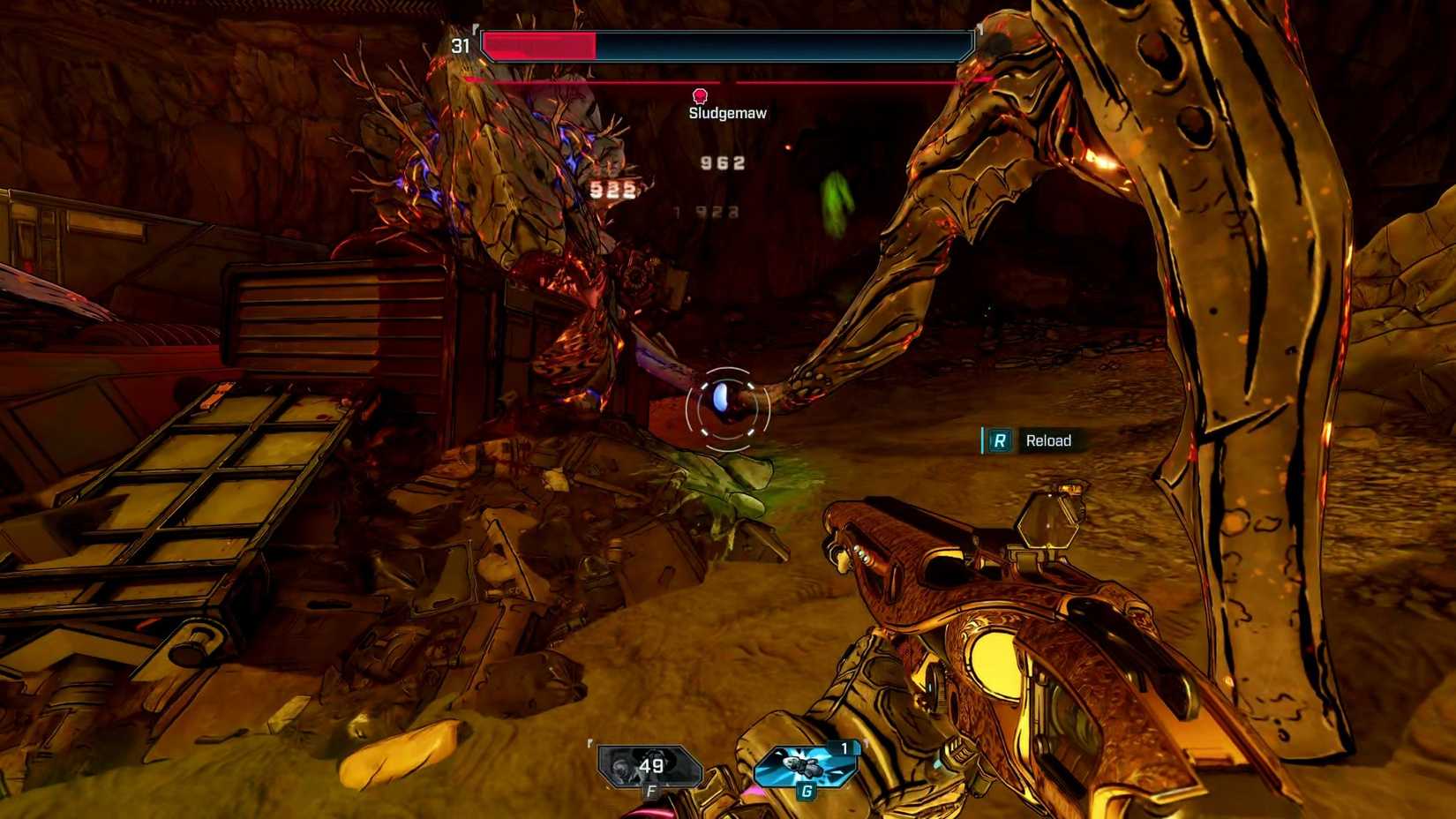
Task: Click the 522 critical damage popup
Action: coord(612,188)
